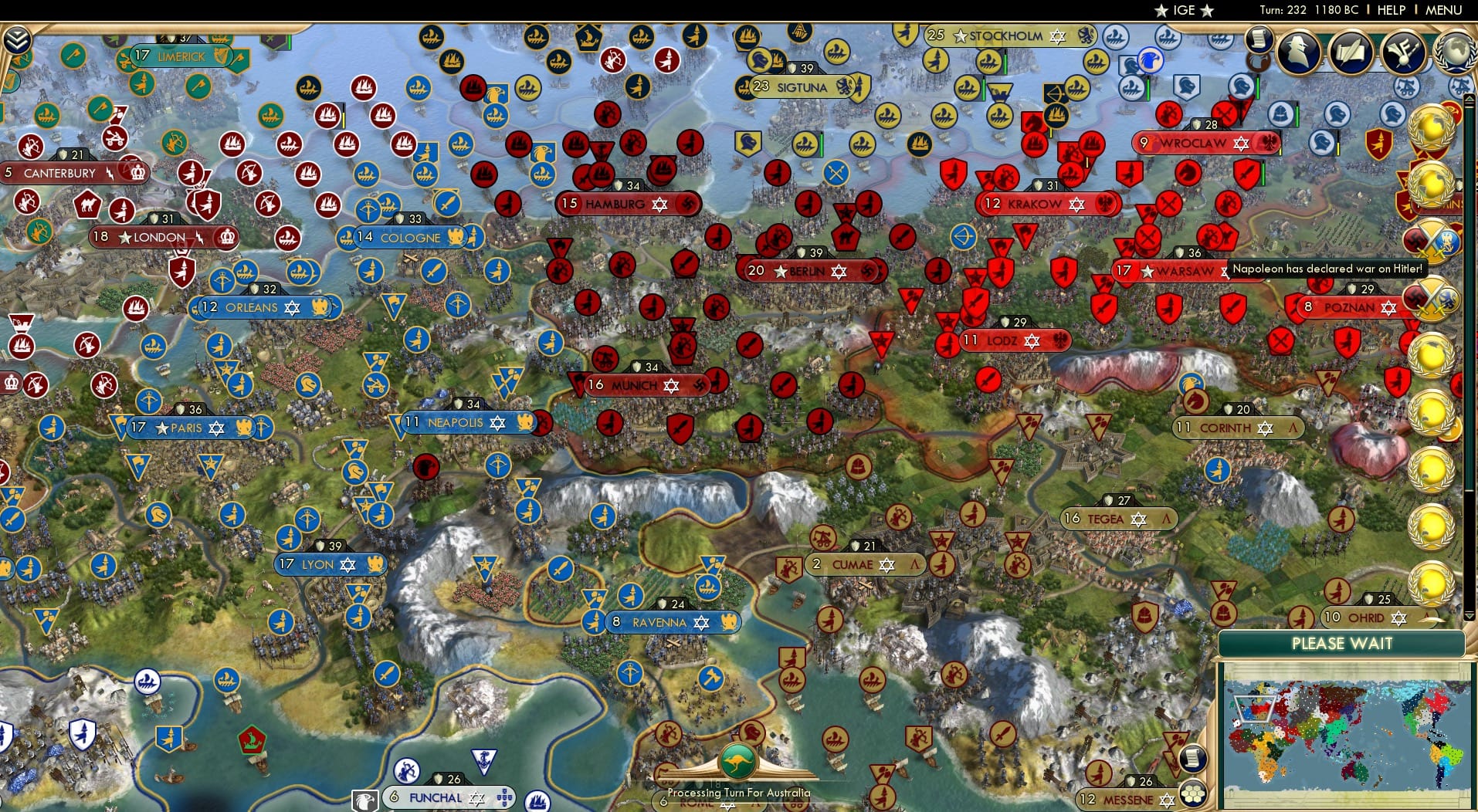Click the scroll-and-quill notification icon below MENU

pos(1350,52)
